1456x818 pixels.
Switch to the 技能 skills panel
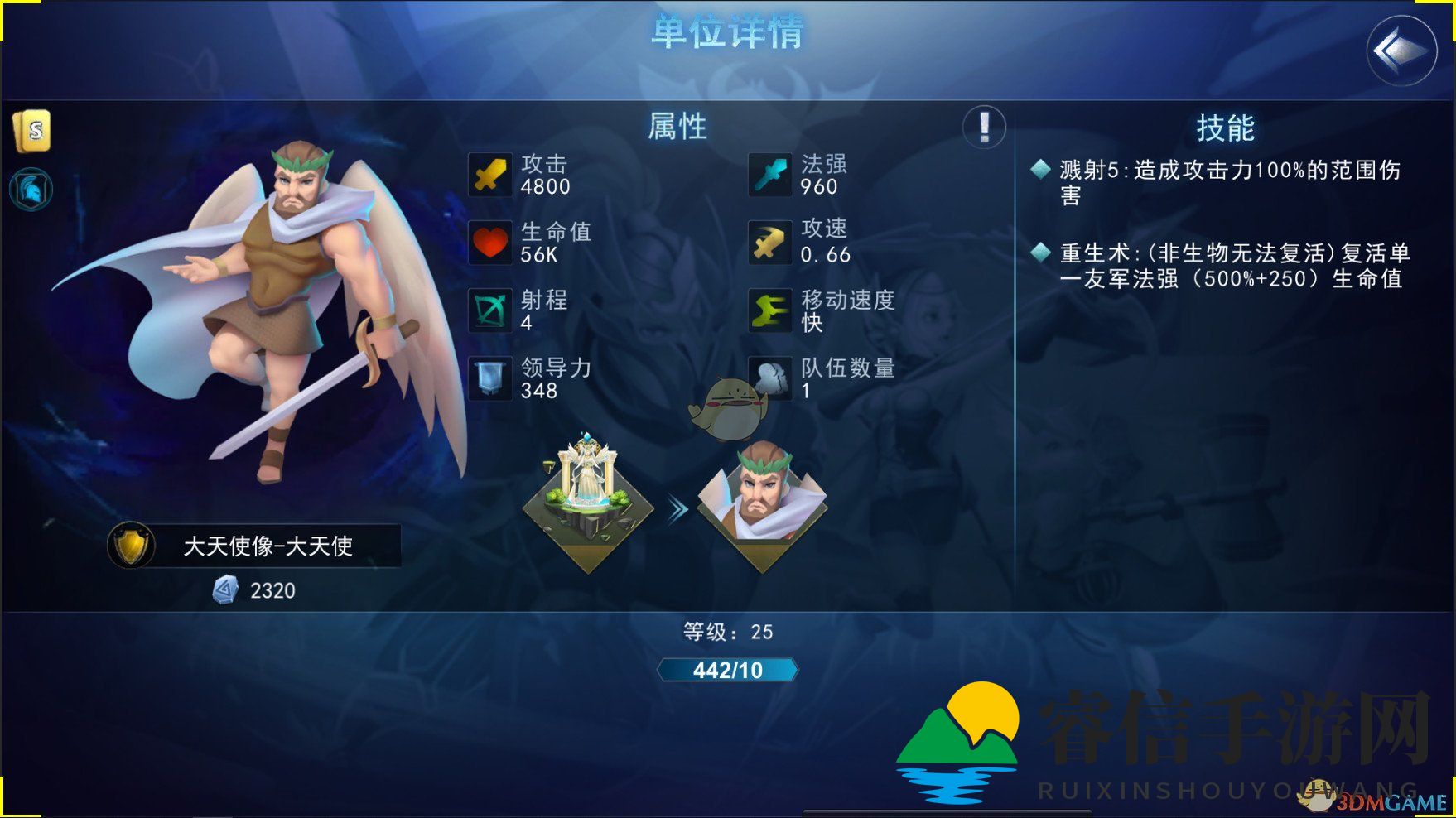coord(1227,128)
